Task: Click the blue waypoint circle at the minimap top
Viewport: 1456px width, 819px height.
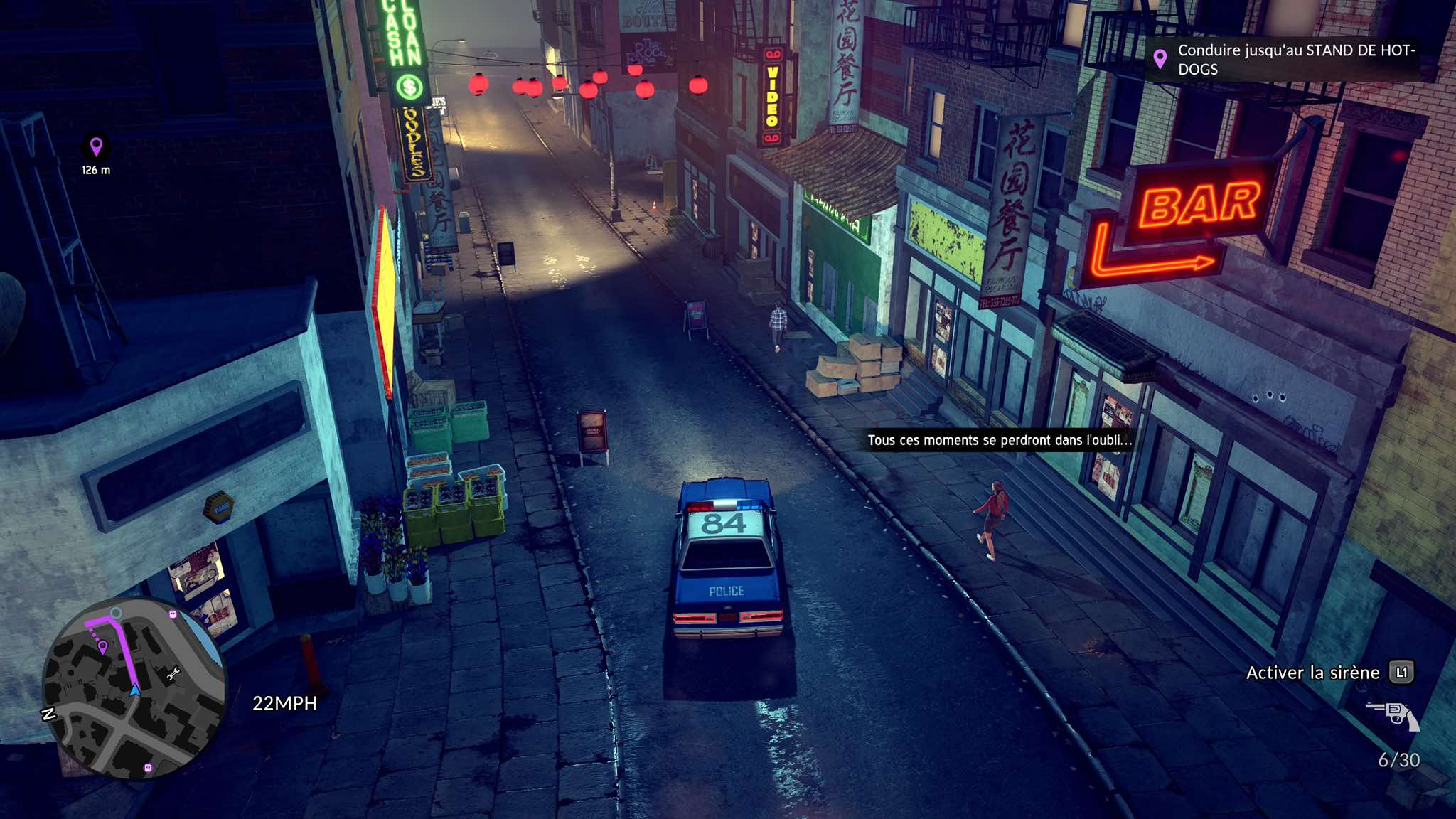Action: 116,614
